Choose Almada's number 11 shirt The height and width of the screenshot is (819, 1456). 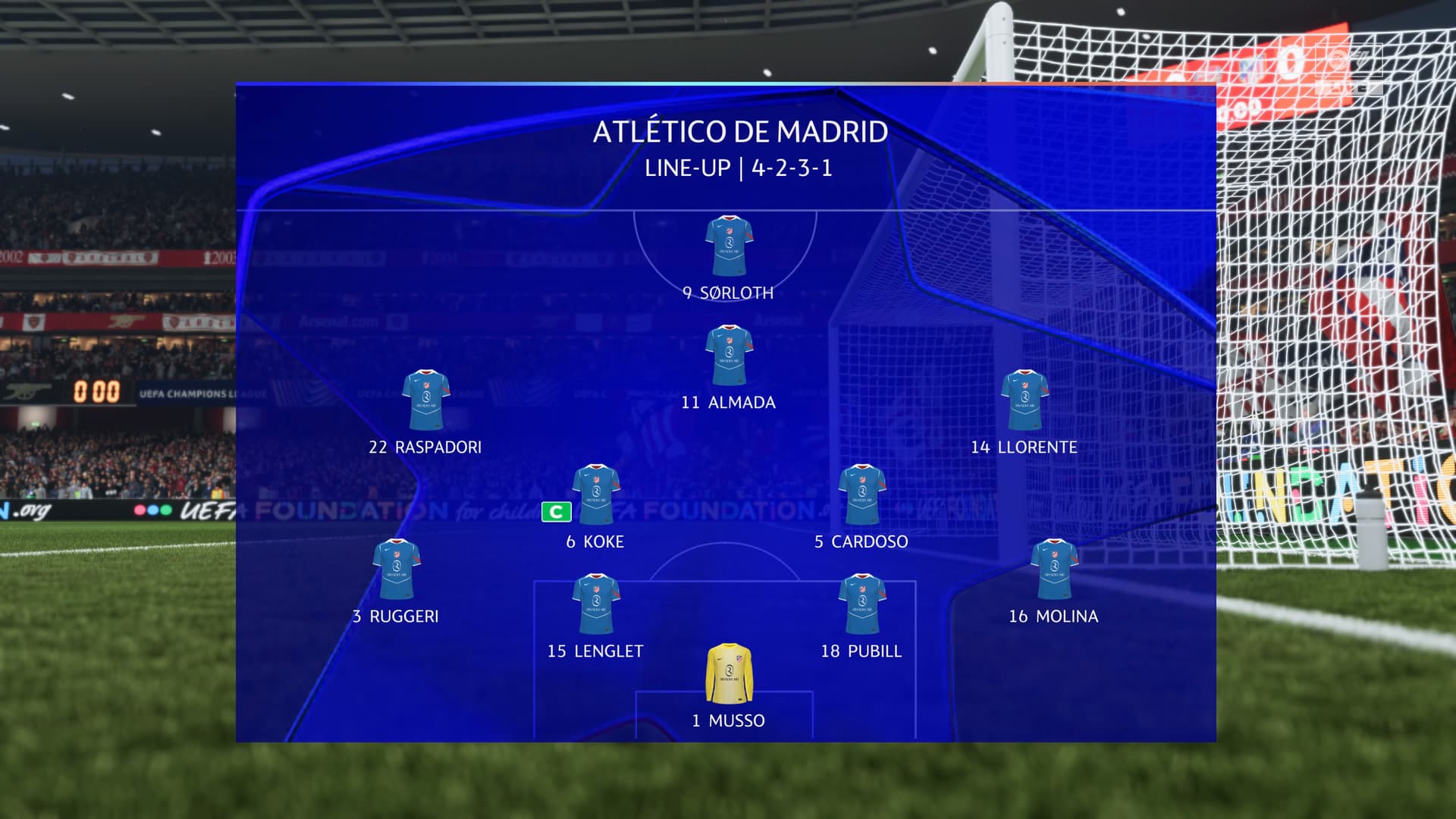pos(729,356)
